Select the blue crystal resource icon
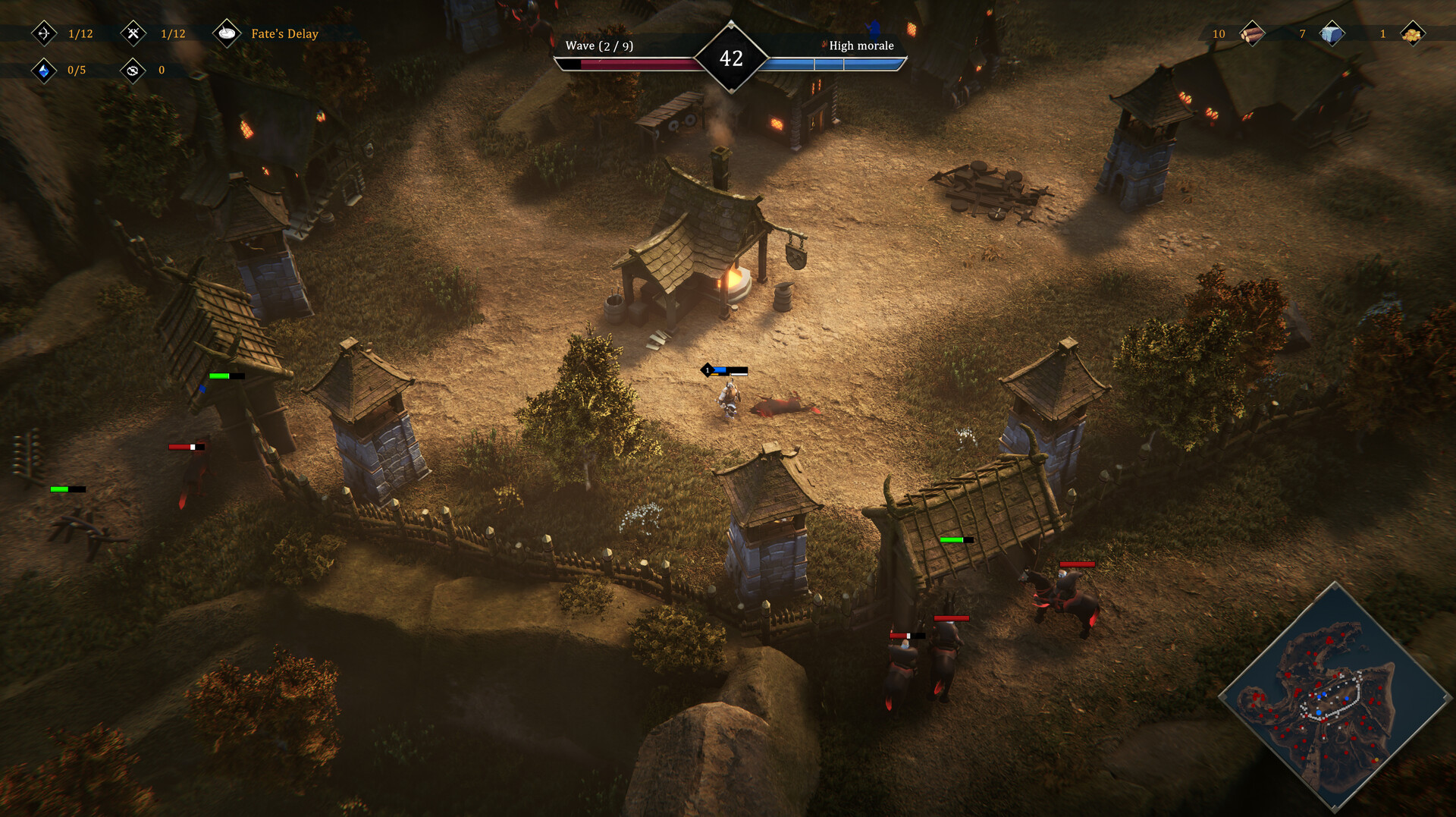The height and width of the screenshot is (817, 1456). [44, 70]
